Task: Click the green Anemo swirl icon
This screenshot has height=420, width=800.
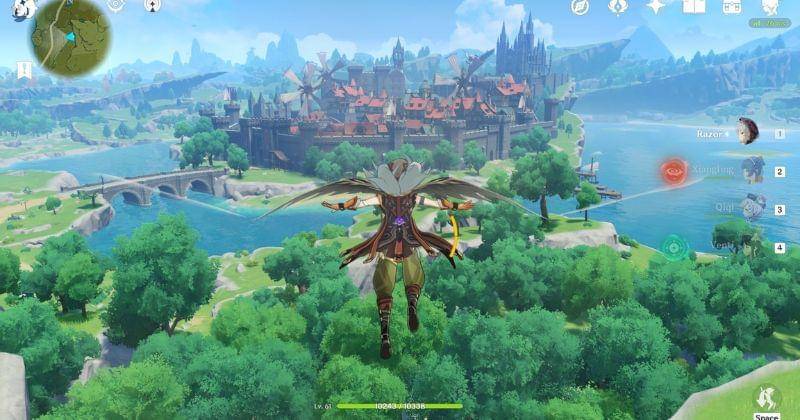Action: click(x=675, y=246)
